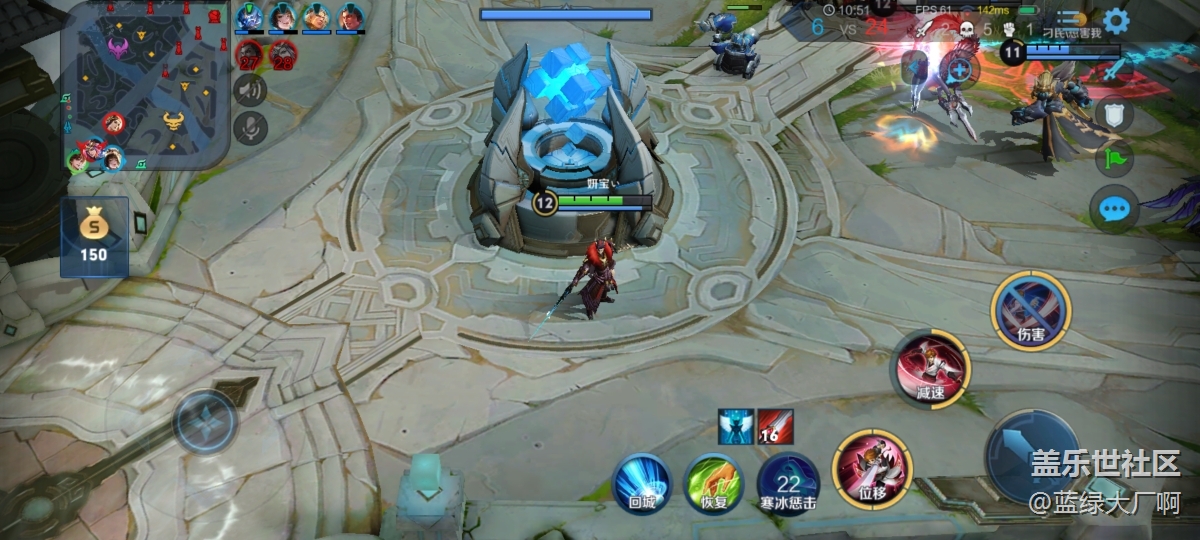Tap the minimap
The width and height of the screenshot is (1200, 540).
(146, 85)
